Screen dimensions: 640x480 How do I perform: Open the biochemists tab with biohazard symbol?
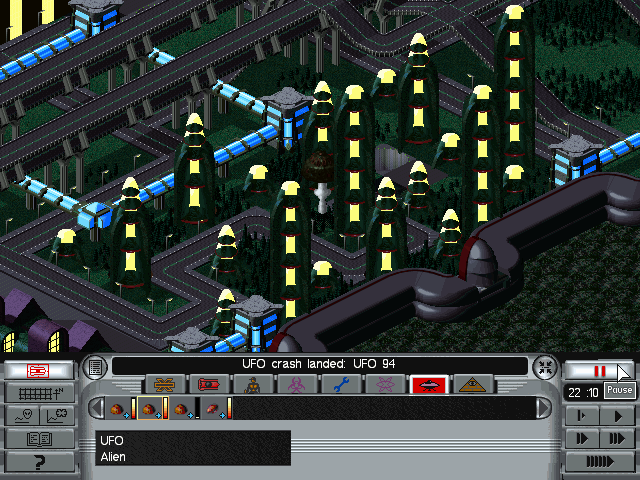297,384
